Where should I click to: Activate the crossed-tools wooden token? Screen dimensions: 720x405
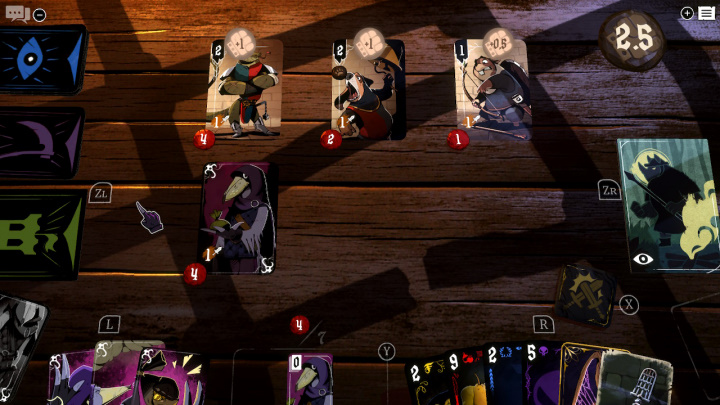pyautogui.click(x=584, y=293)
